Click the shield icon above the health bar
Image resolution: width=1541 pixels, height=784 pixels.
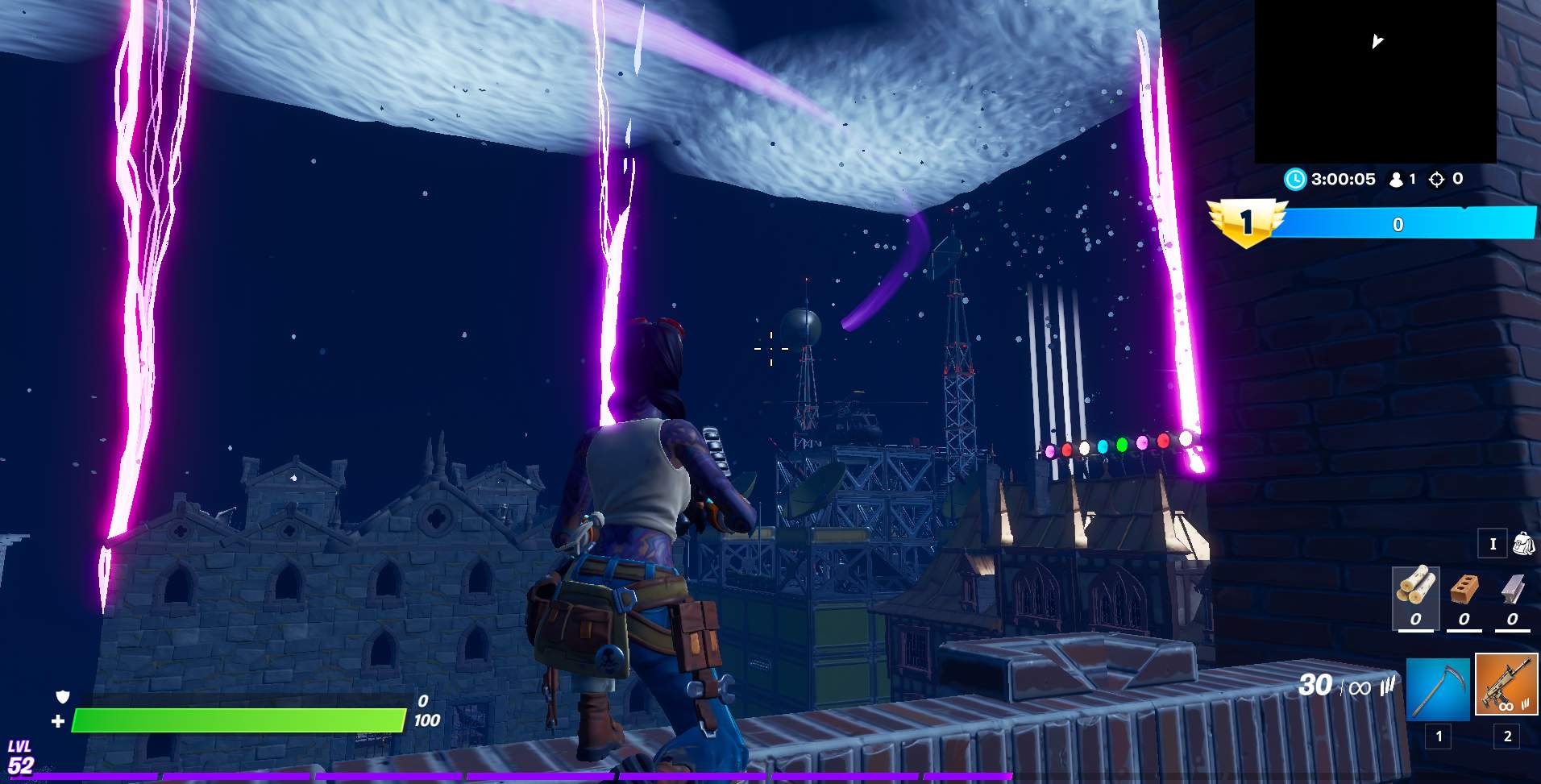click(x=63, y=696)
